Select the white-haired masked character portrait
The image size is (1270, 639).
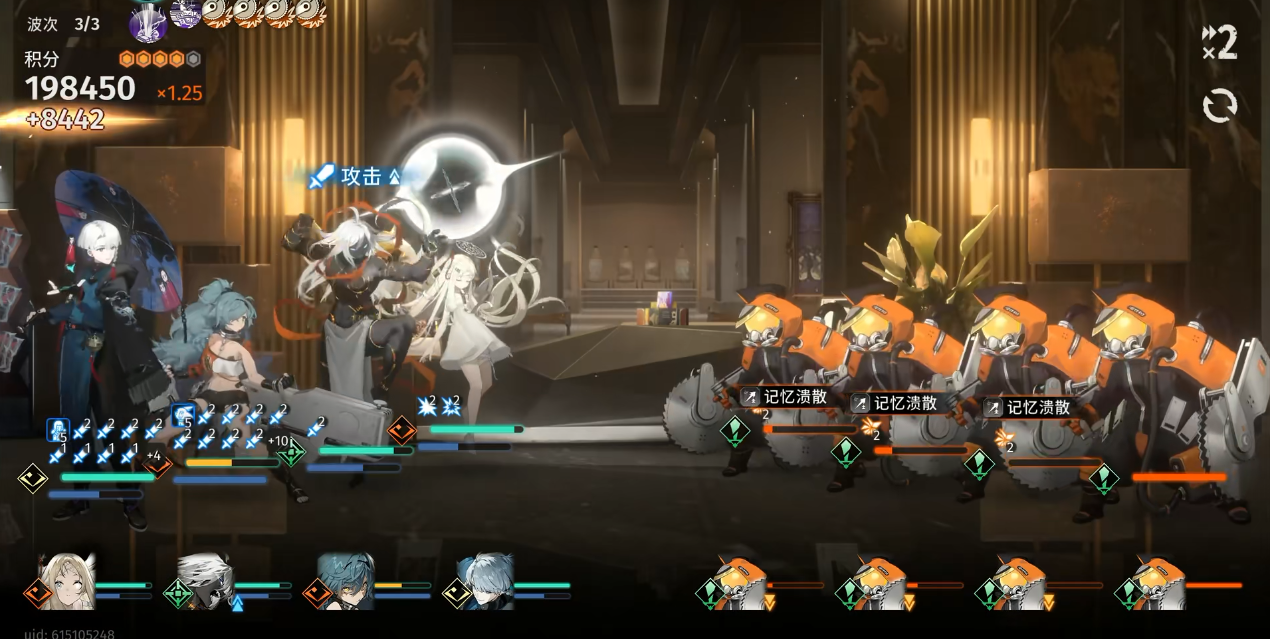coord(207,581)
